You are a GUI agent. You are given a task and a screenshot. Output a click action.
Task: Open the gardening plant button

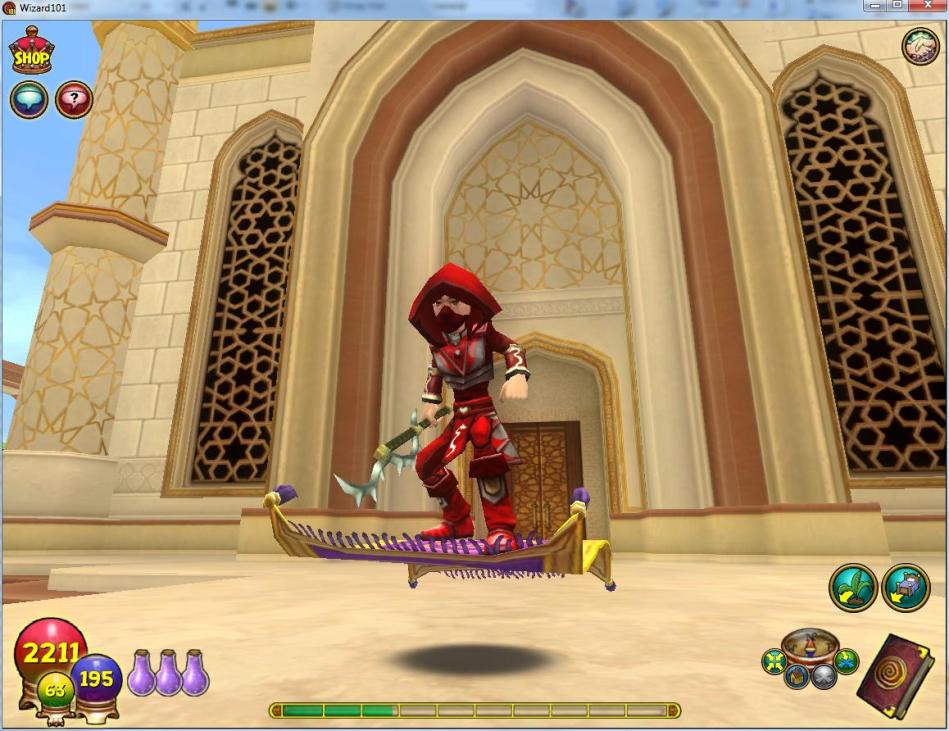(853, 588)
